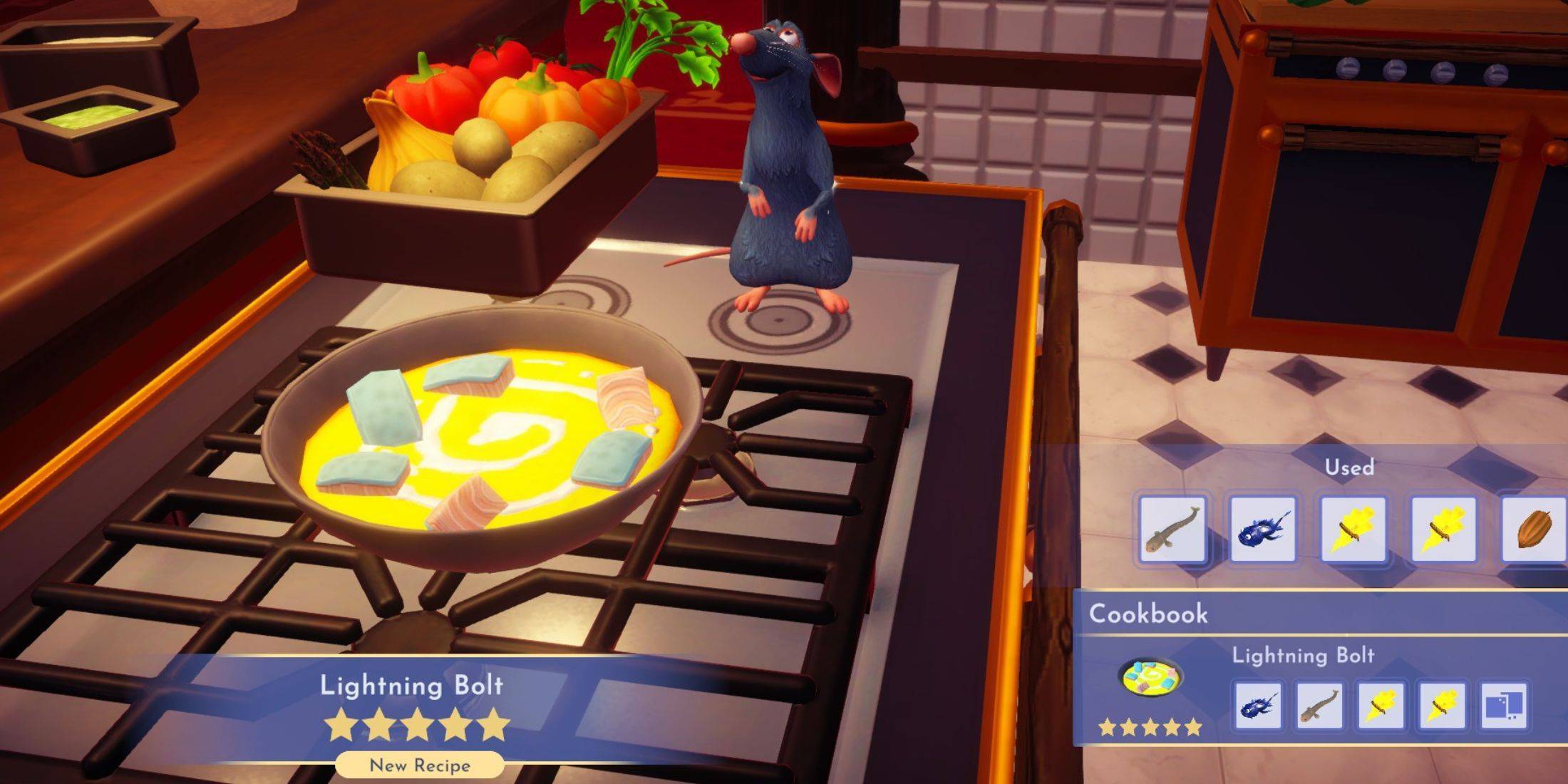1568x784 pixels.
Task: Select the blue anglerfish slot under Used
Action: pyautogui.click(x=1262, y=530)
